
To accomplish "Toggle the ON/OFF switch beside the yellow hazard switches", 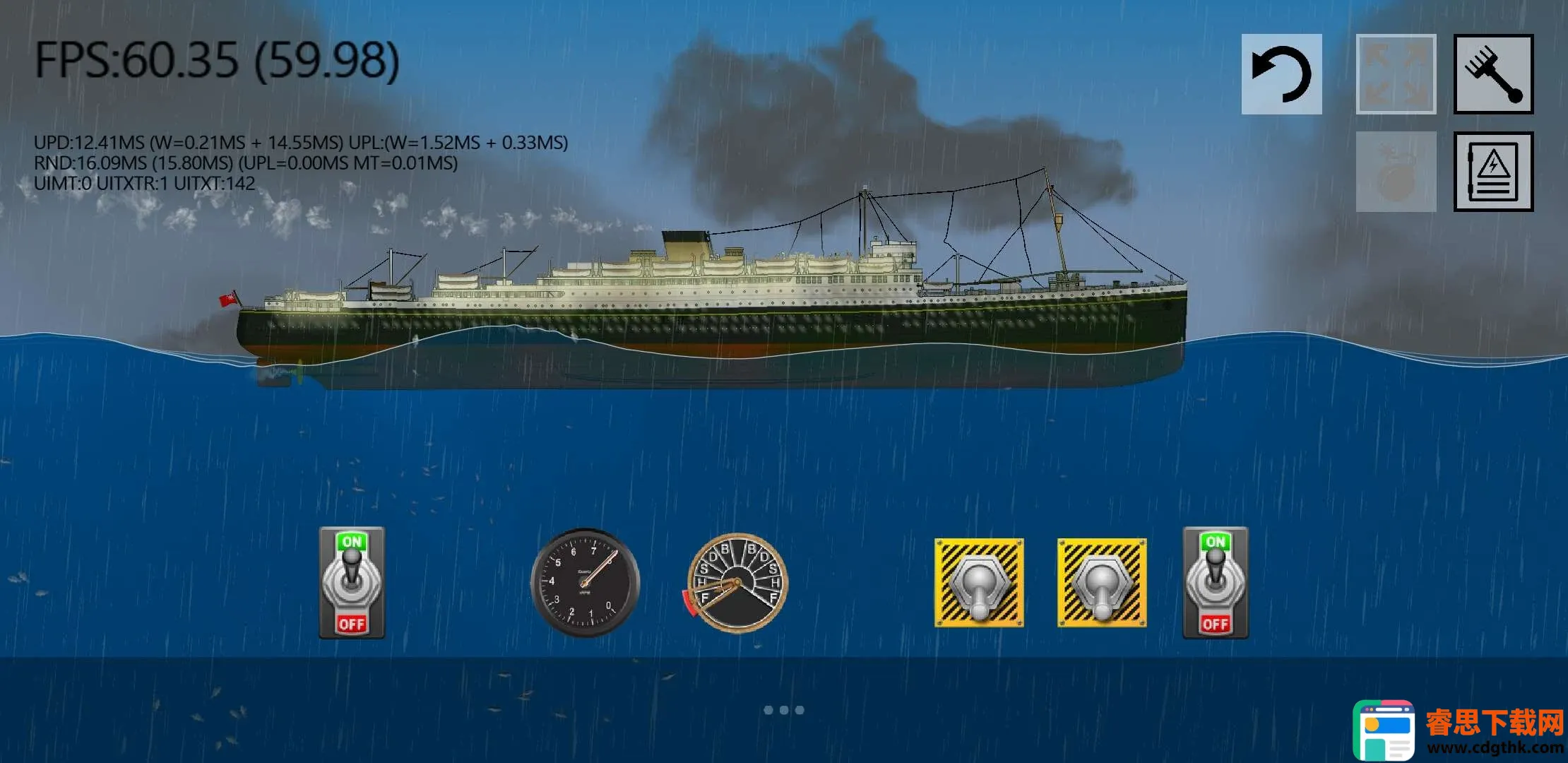I will click(x=1215, y=583).
